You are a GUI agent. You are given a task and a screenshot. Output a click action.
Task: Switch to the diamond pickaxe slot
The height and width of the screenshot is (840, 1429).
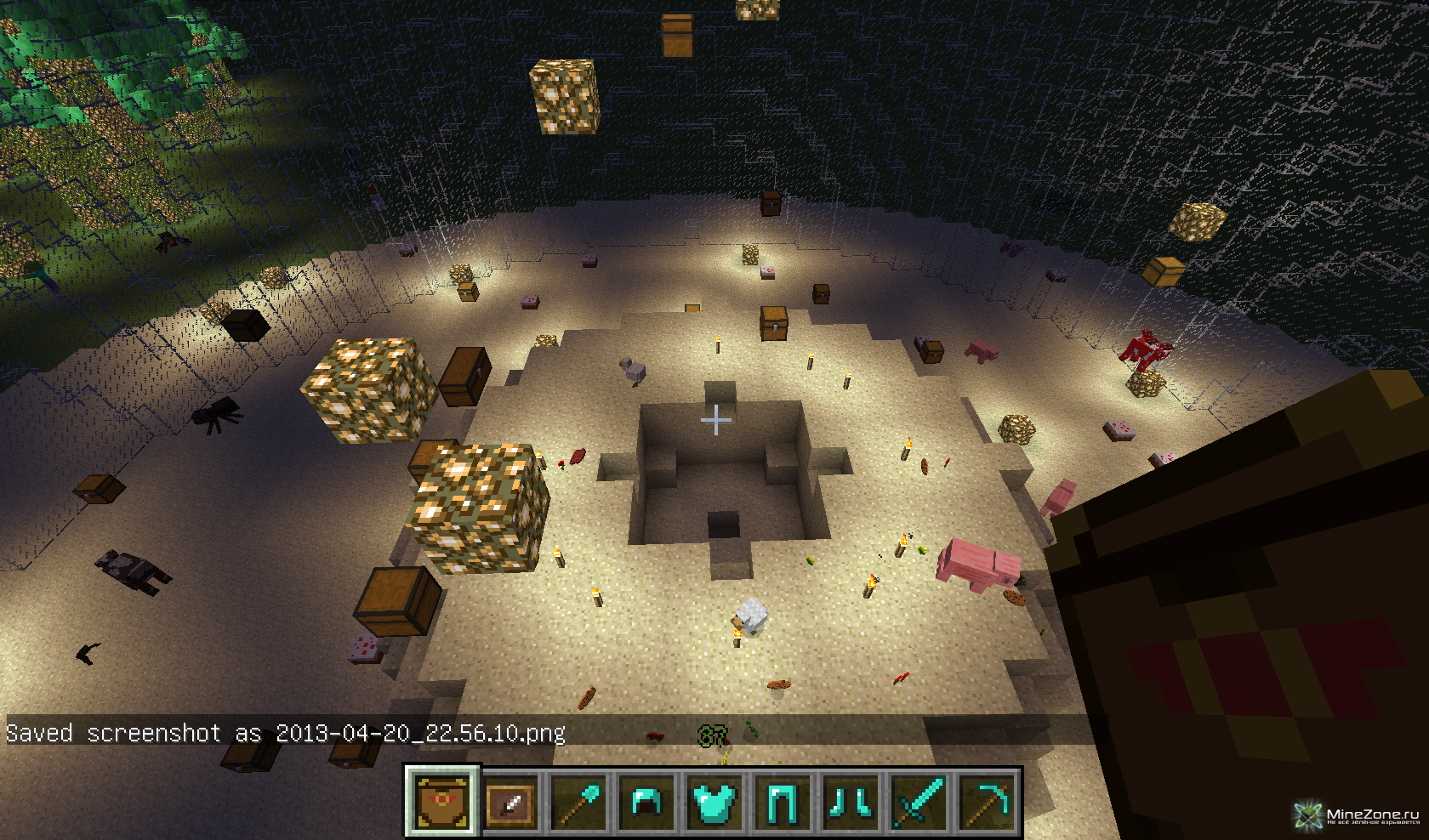tap(986, 803)
